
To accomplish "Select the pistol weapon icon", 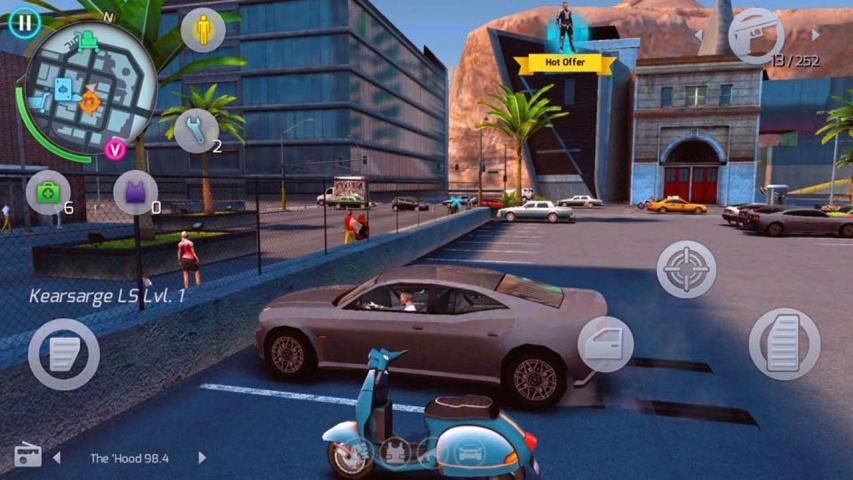I will (756, 36).
